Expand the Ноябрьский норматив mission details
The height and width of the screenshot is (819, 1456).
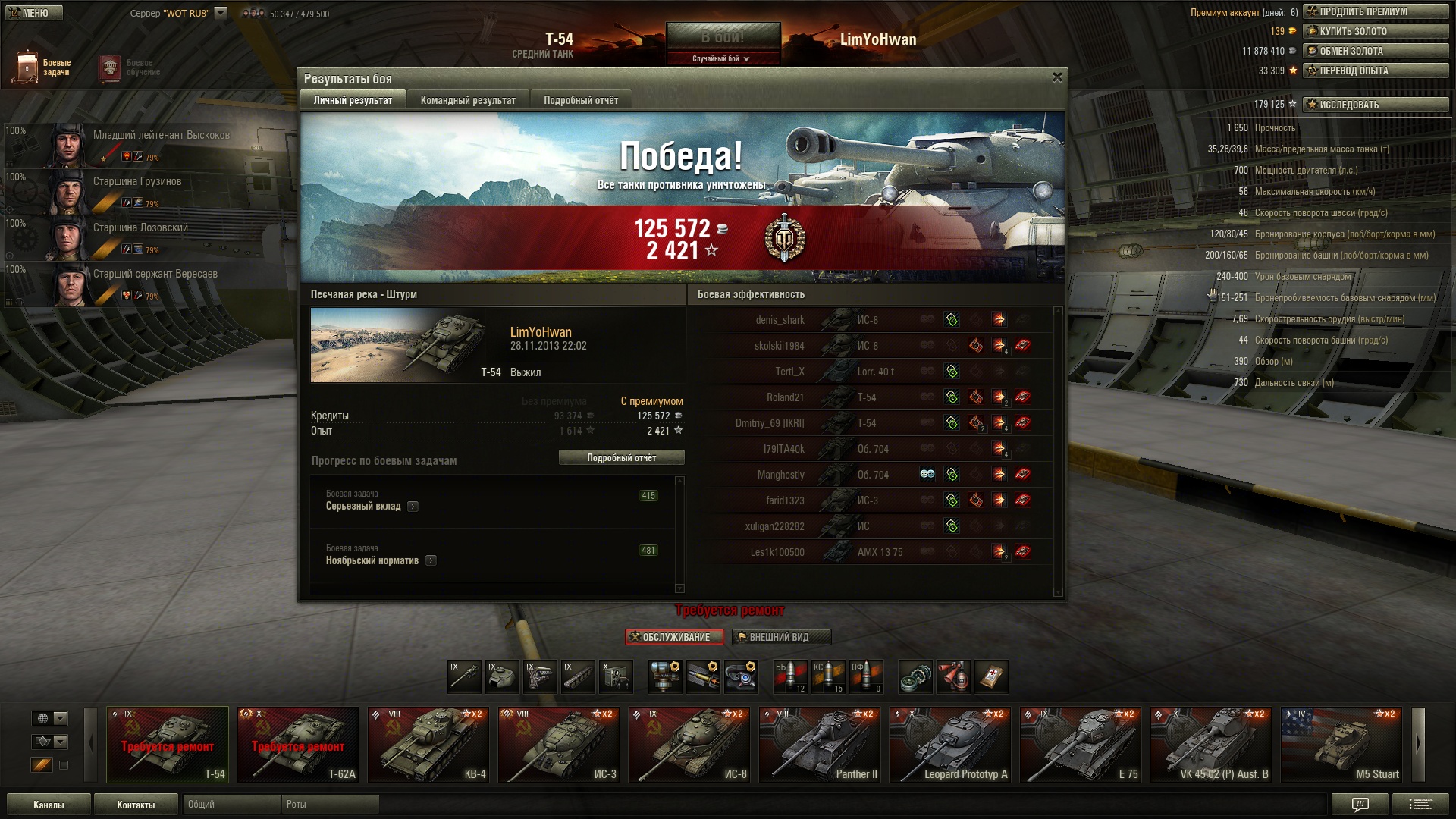coord(431,561)
